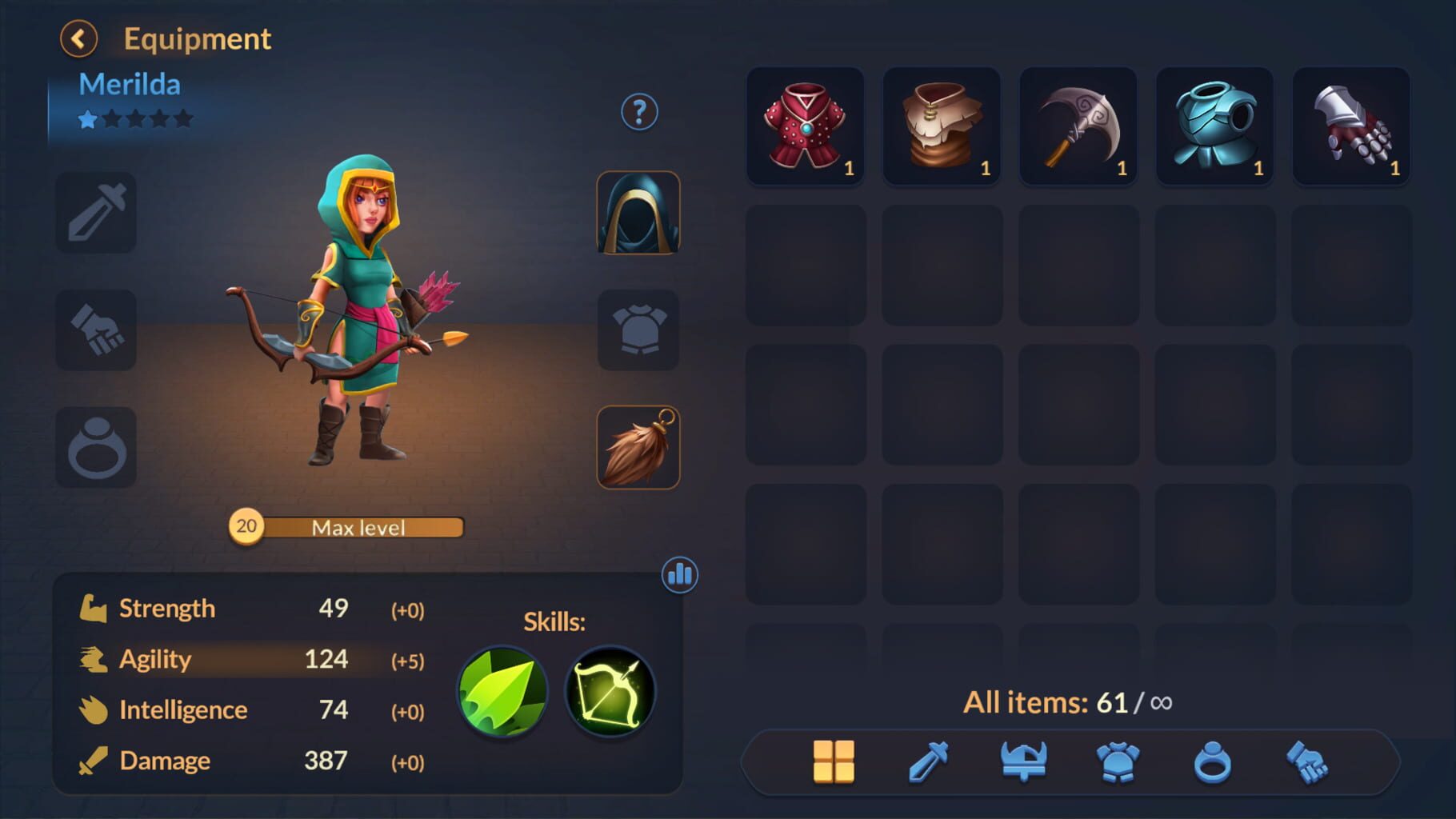Switch to the weapons sword filter tab
1456x819 pixels.
(929, 761)
